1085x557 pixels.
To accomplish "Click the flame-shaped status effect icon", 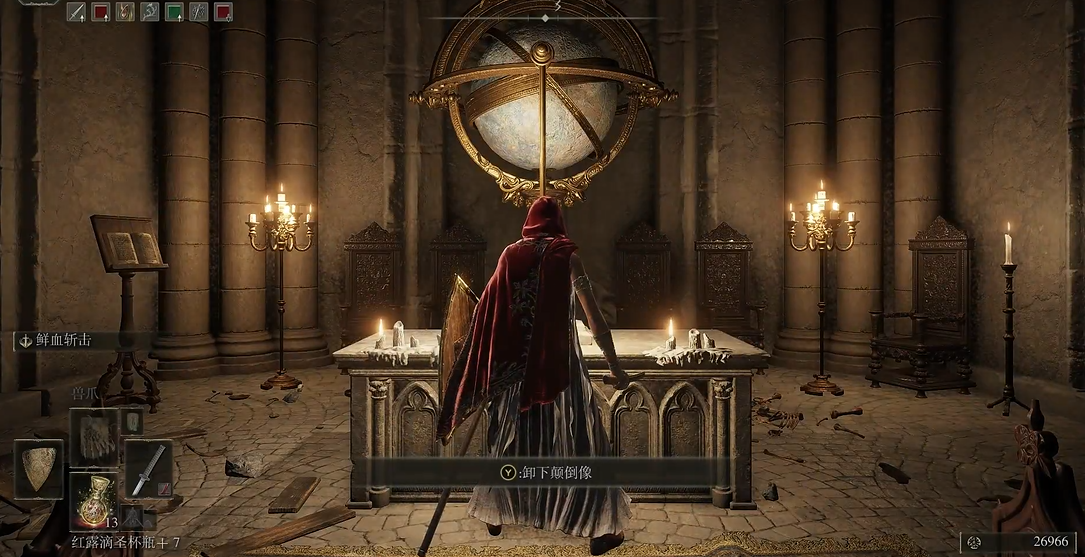I will (x=125, y=12).
